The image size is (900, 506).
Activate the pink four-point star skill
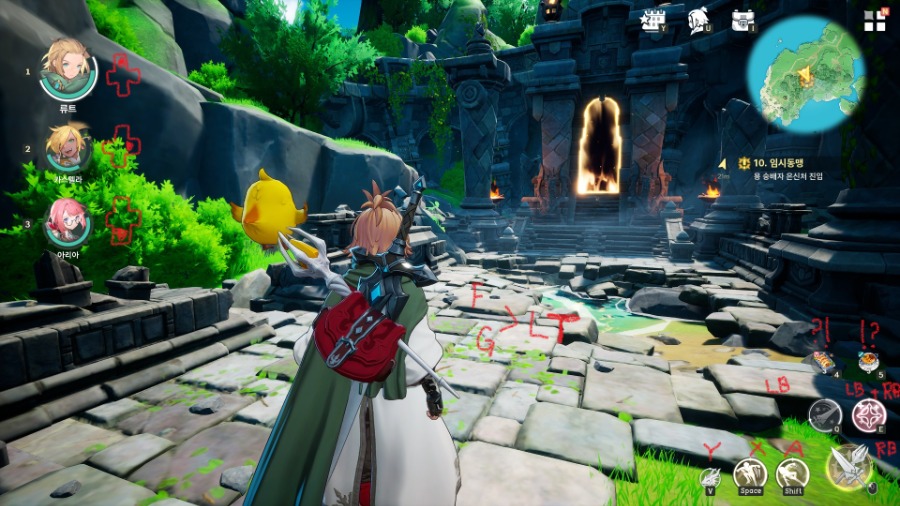pos(867,414)
